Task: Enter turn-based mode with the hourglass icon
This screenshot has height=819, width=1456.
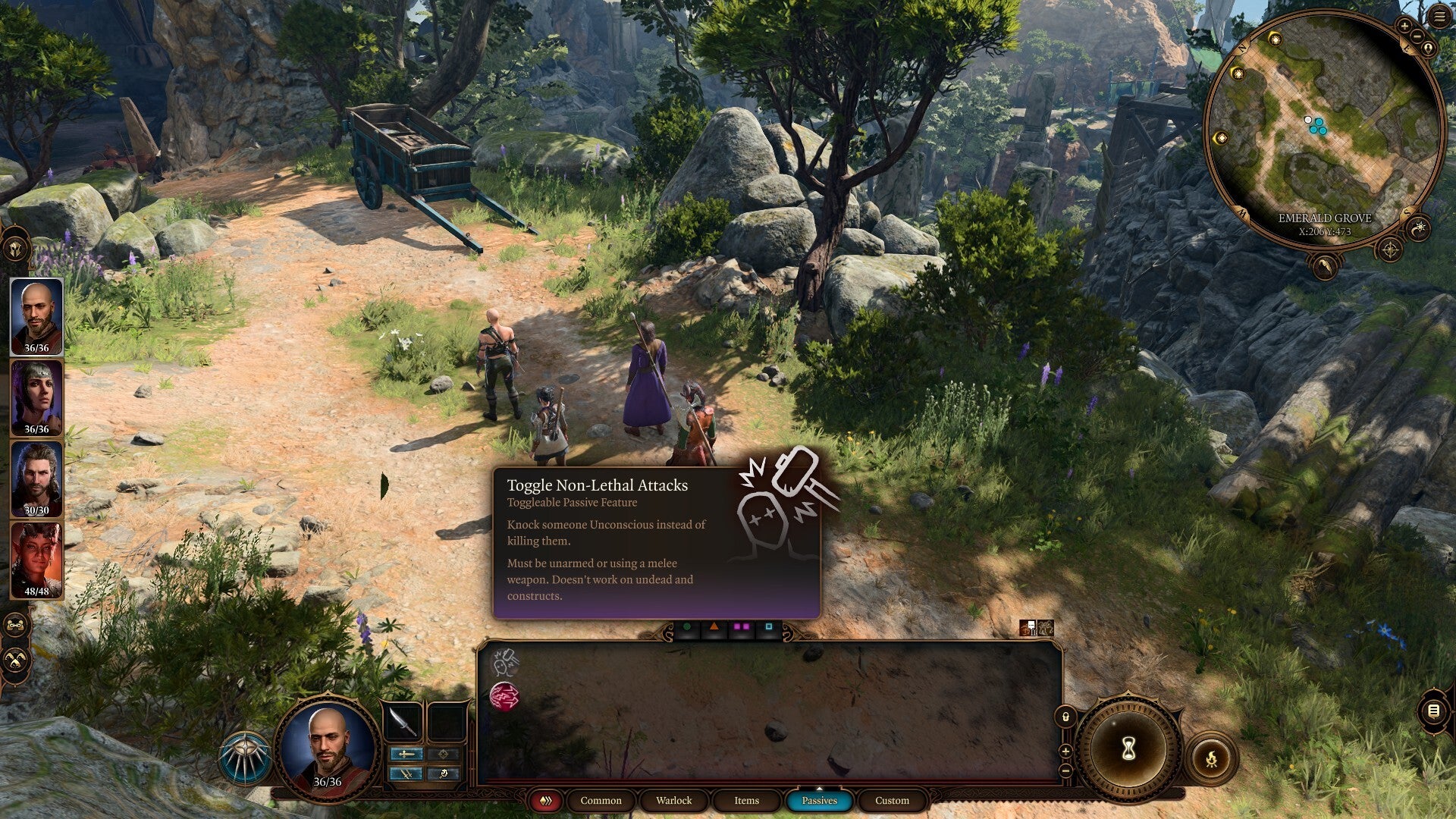Action: (x=1128, y=748)
